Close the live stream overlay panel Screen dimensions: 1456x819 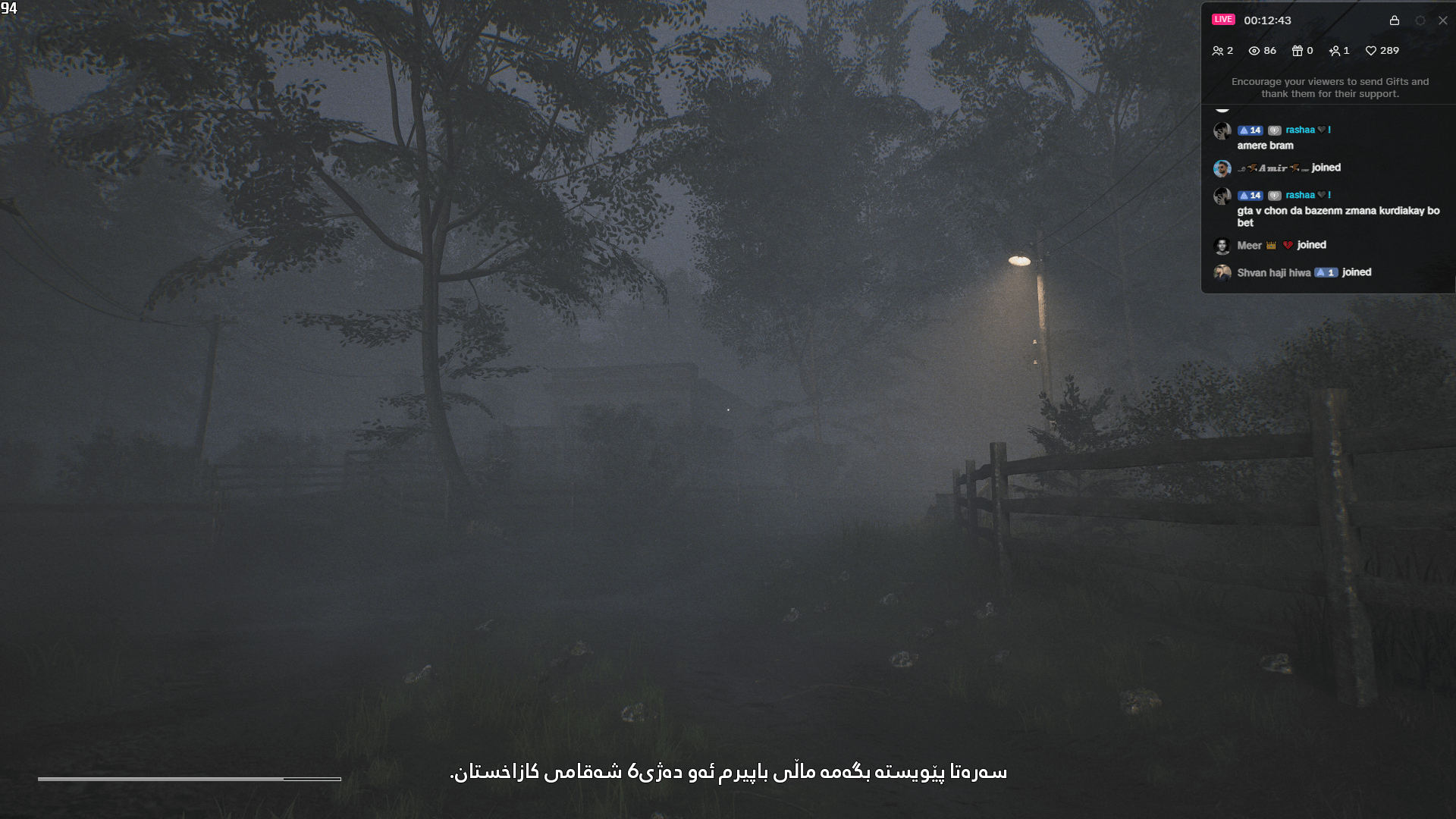[1442, 20]
